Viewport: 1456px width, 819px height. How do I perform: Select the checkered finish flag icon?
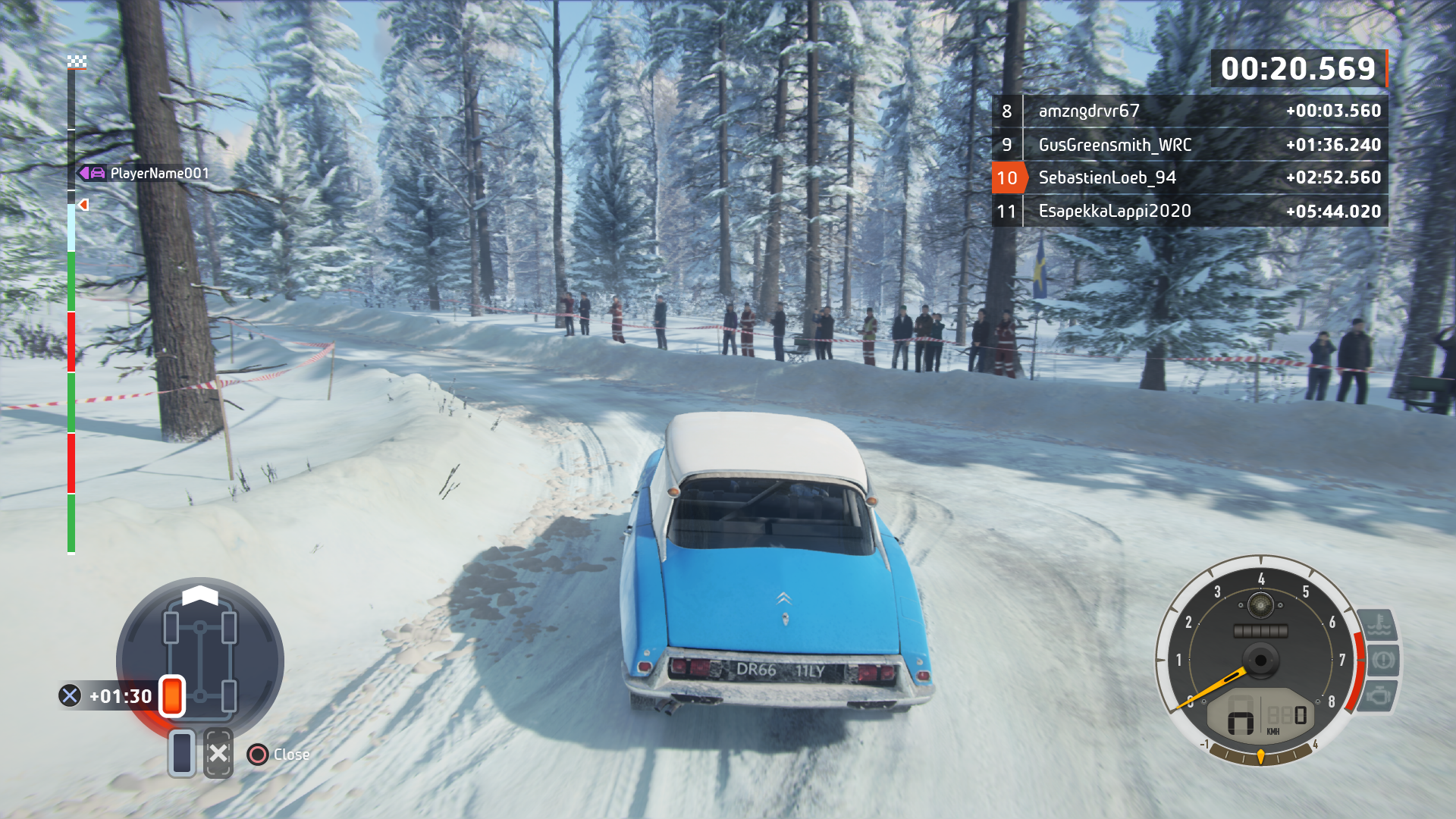[x=77, y=62]
